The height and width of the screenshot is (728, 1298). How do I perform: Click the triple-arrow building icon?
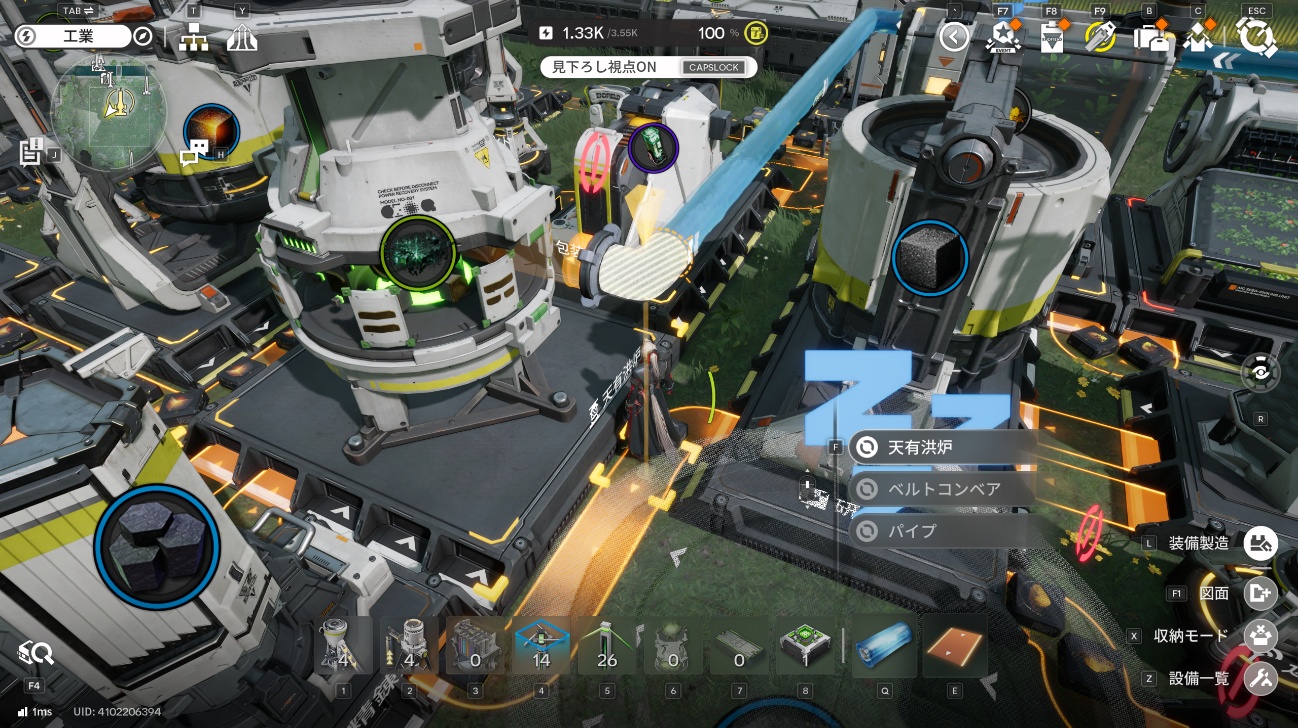[242, 38]
